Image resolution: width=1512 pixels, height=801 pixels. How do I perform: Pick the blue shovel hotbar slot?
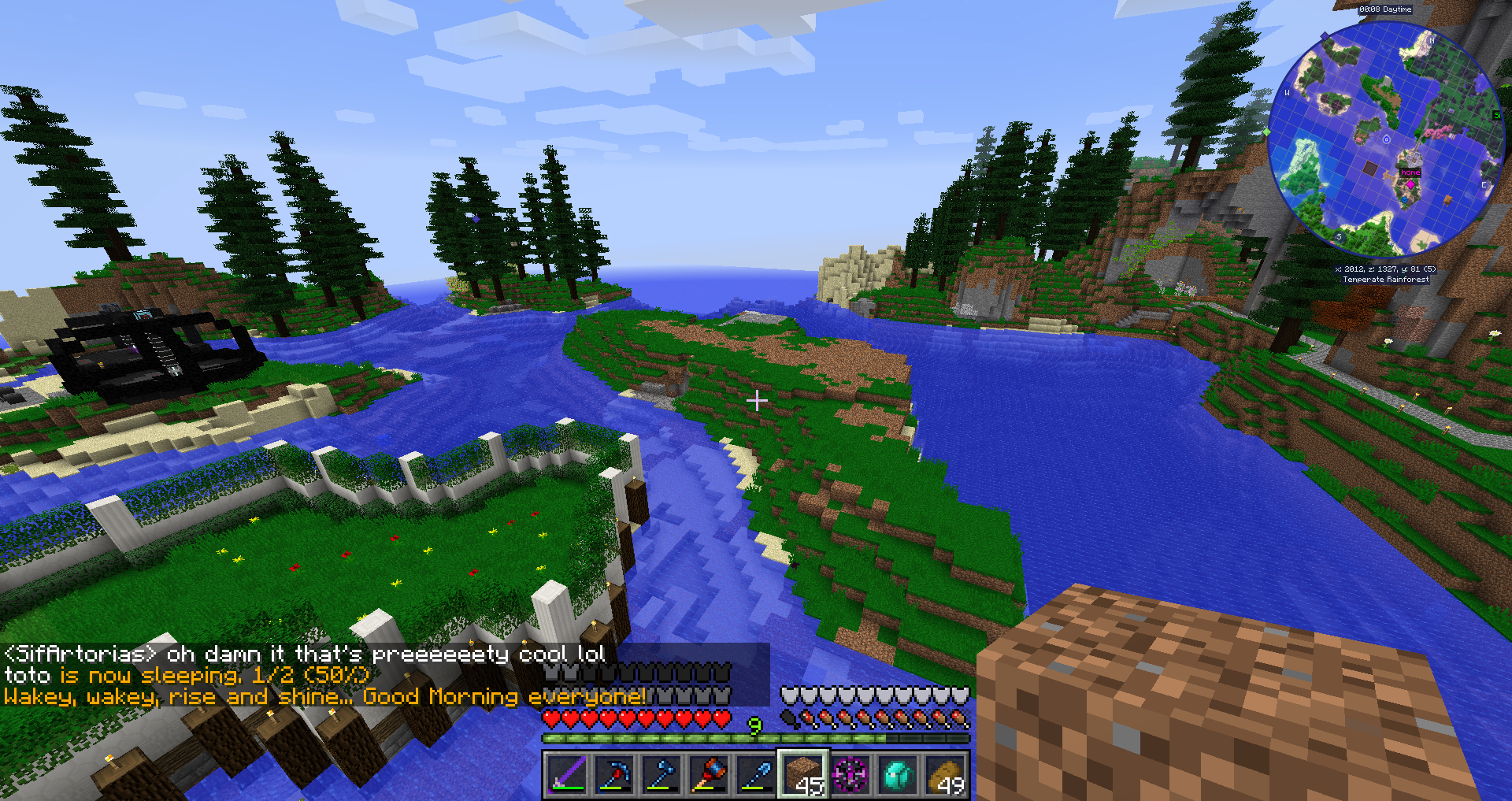[x=755, y=775]
